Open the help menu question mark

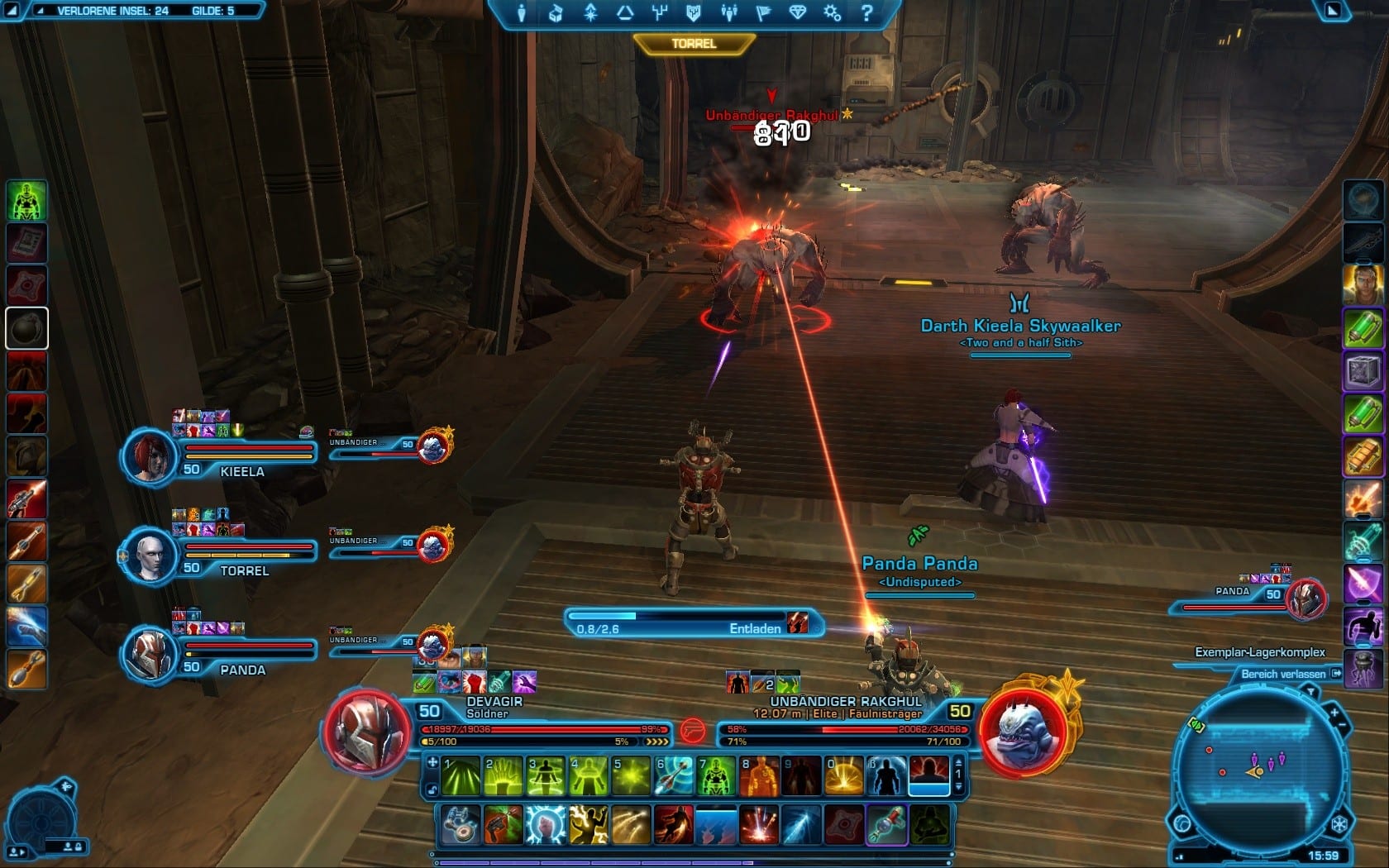[866, 13]
